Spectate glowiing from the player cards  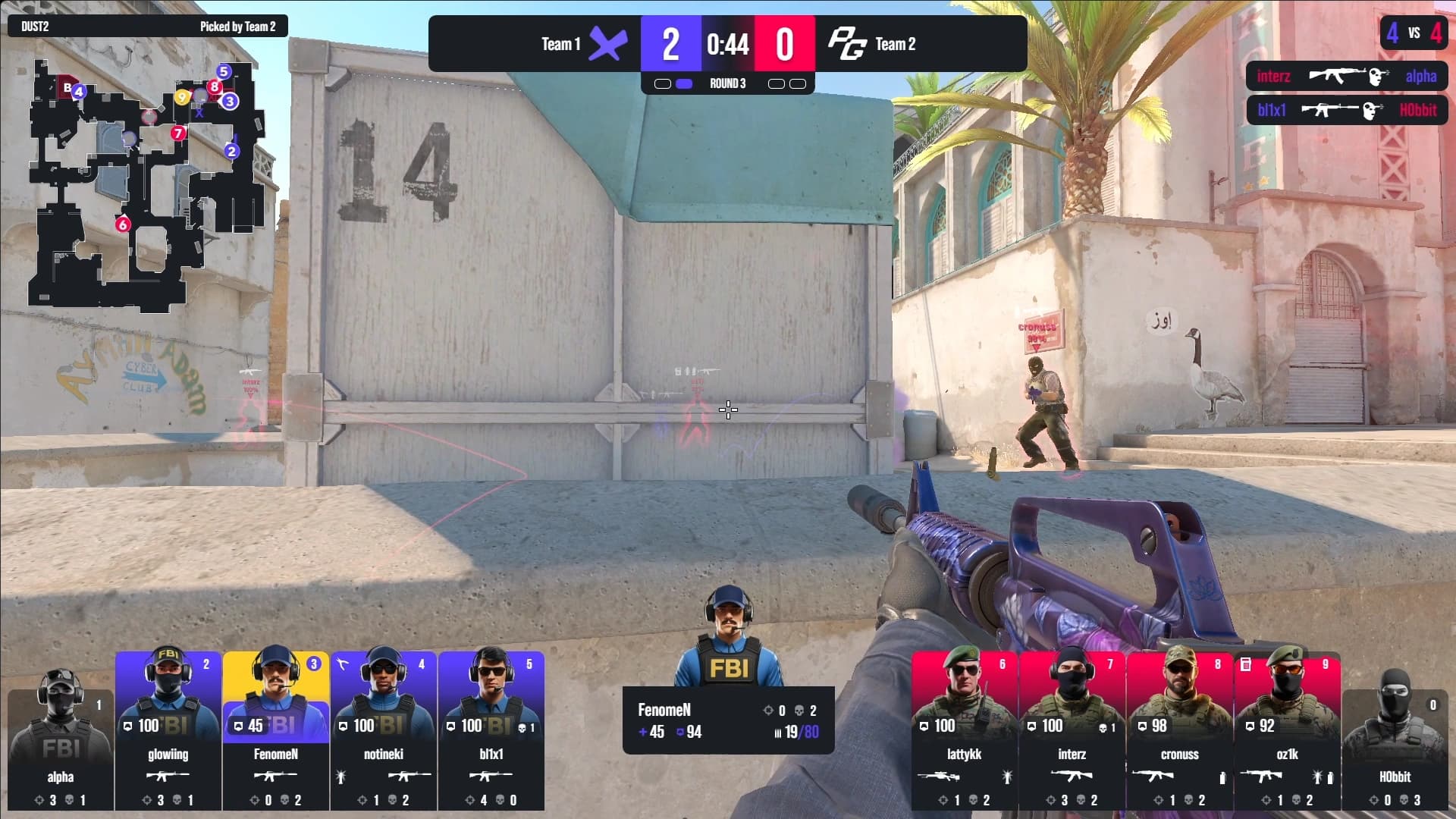tap(168, 730)
